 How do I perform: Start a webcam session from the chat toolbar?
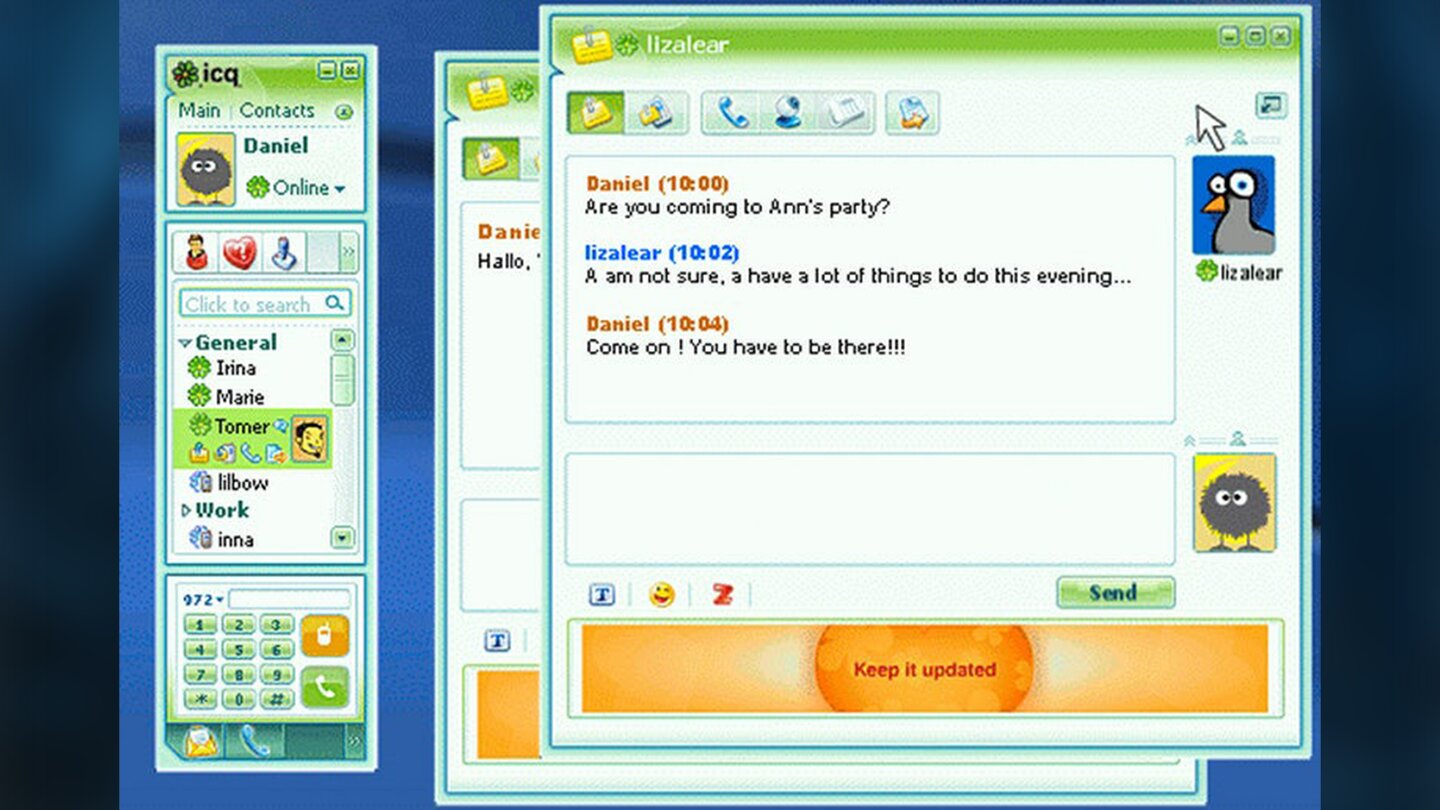pyautogui.click(x=788, y=113)
